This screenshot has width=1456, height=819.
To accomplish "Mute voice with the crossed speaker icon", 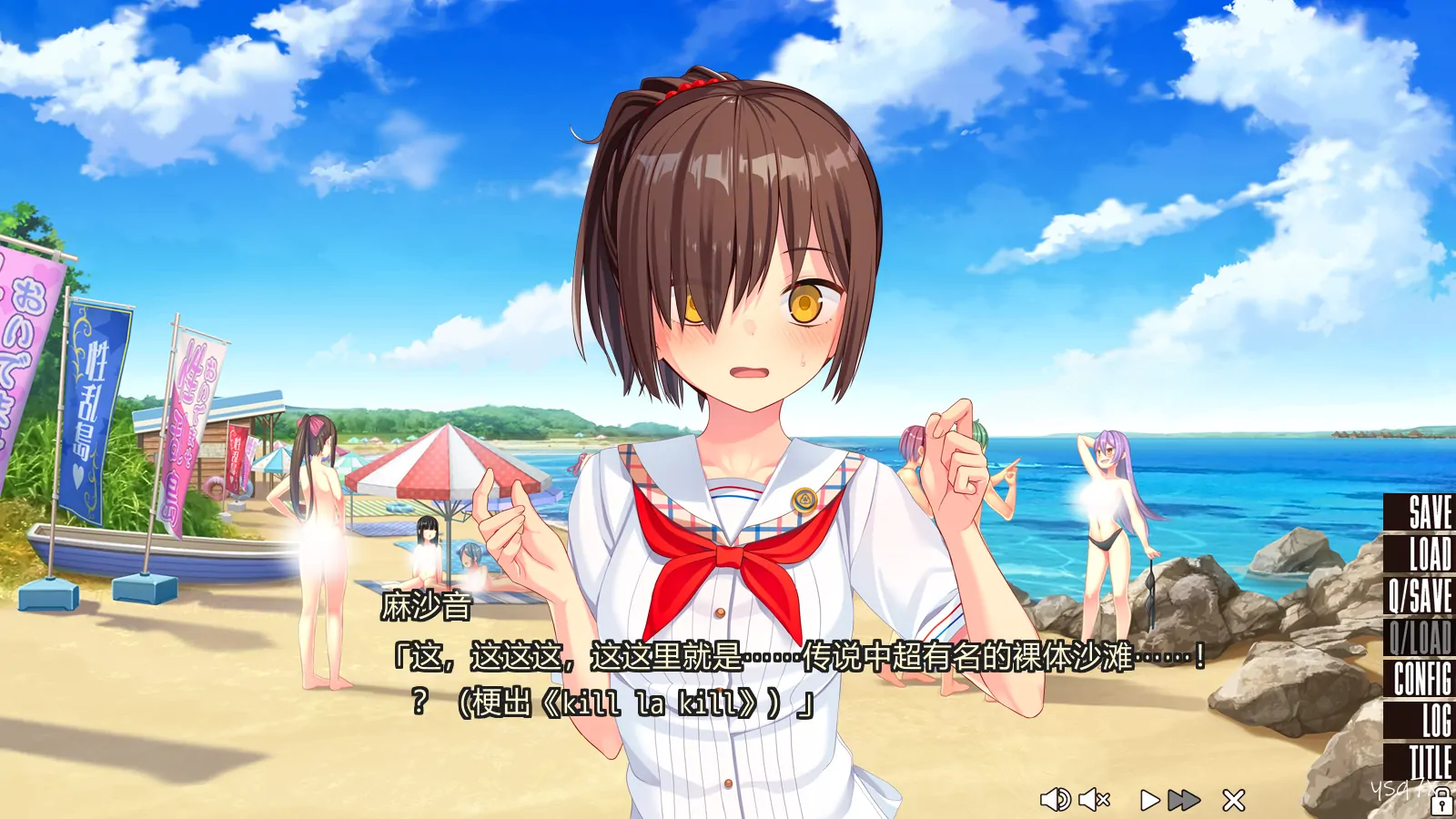I will click(1095, 800).
